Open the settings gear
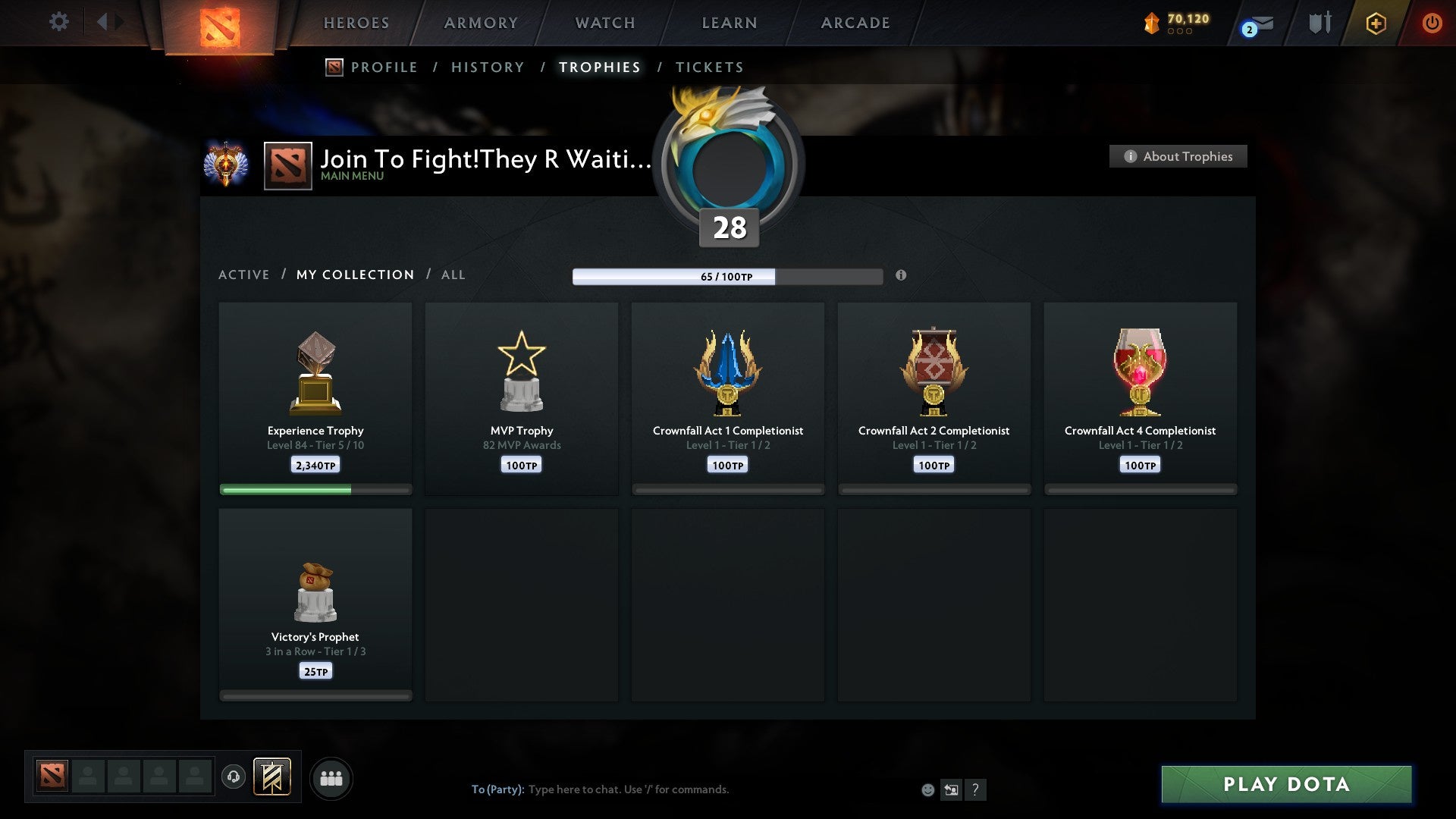The image size is (1456, 819). (x=58, y=22)
